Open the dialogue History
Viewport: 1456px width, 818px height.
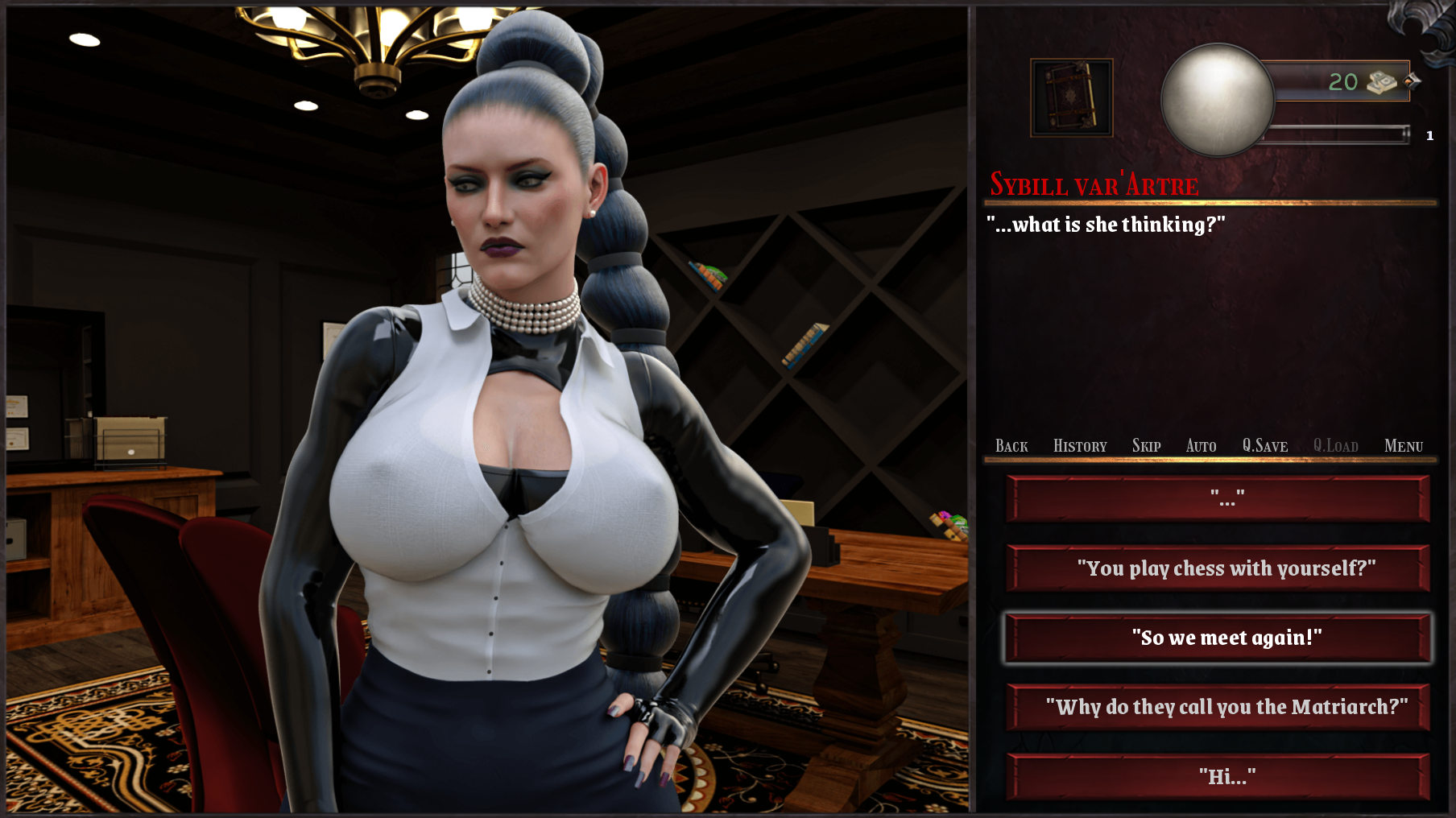(1080, 446)
